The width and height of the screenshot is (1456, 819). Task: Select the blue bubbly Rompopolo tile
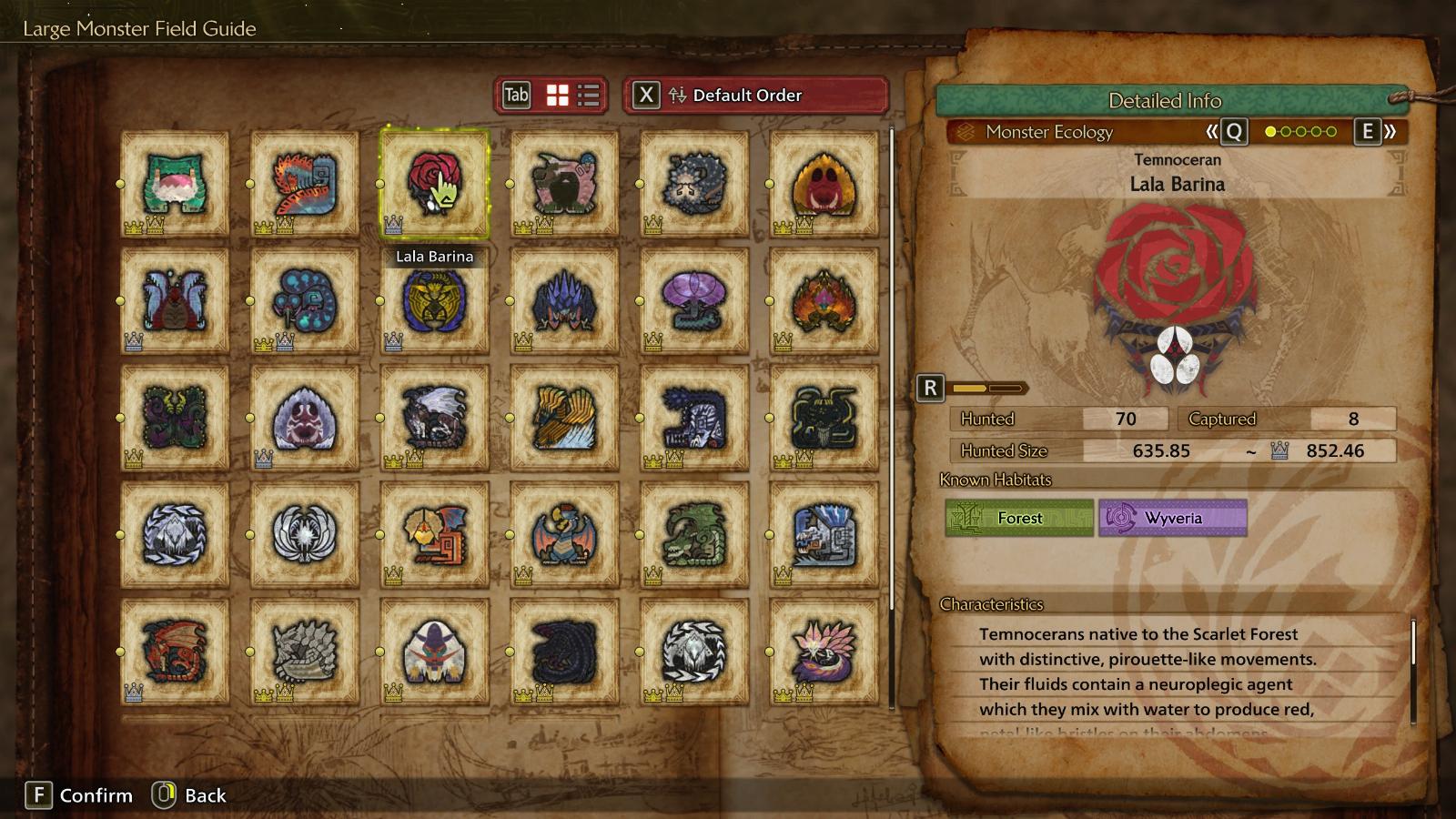tap(305, 300)
